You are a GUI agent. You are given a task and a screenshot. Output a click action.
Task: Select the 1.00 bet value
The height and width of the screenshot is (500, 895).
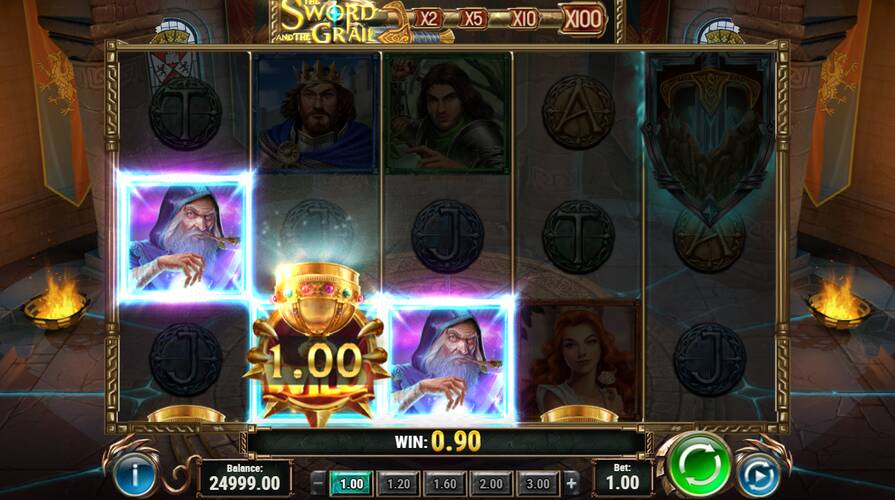click(x=351, y=483)
